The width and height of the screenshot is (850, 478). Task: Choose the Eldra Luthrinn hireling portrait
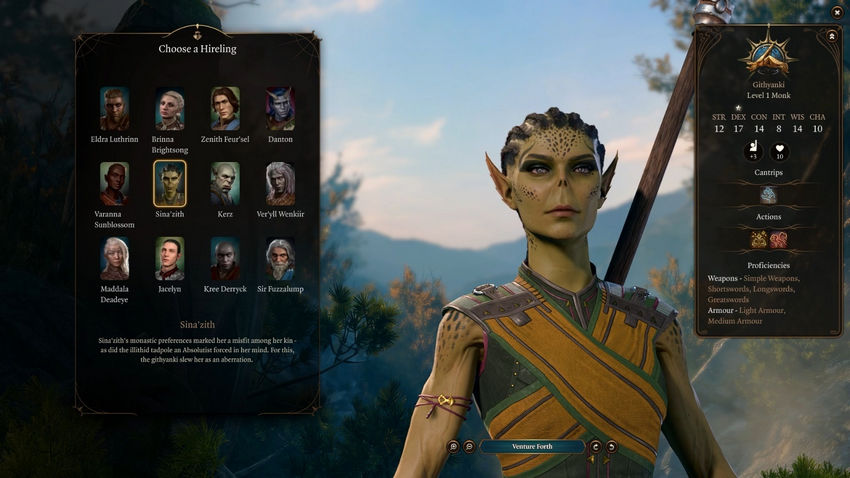coord(114,108)
